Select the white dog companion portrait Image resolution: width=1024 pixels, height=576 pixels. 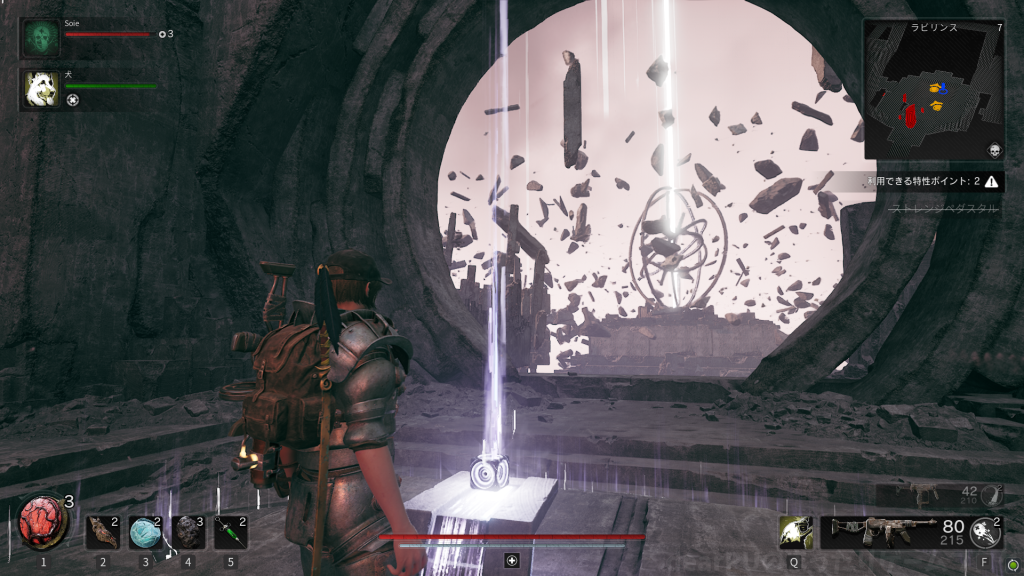[x=40, y=90]
